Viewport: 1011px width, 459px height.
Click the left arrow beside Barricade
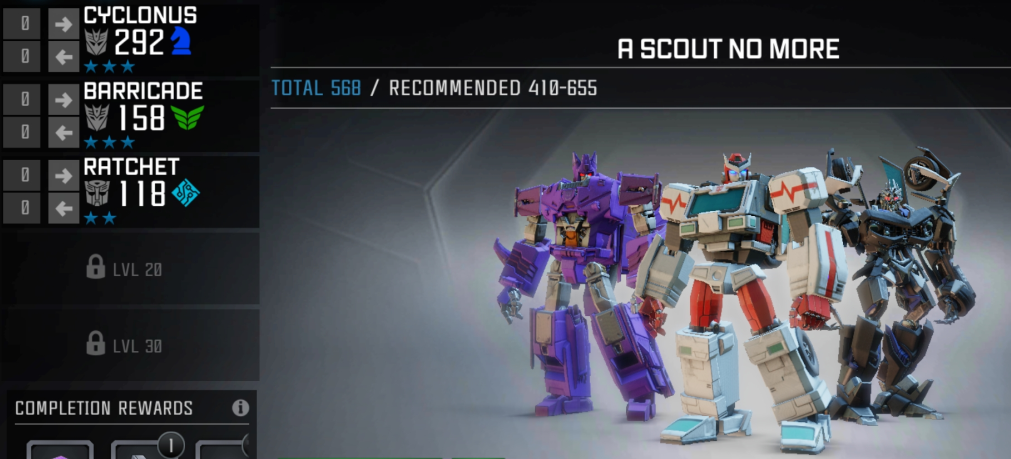pyautogui.click(x=63, y=130)
